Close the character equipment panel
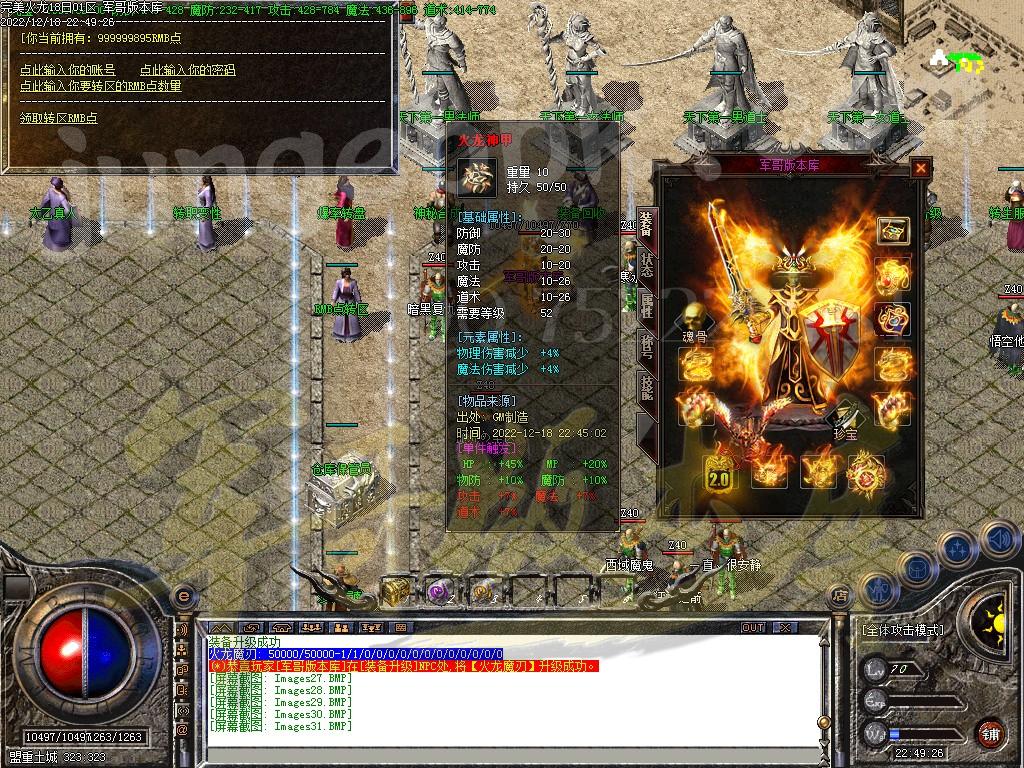 click(x=920, y=169)
